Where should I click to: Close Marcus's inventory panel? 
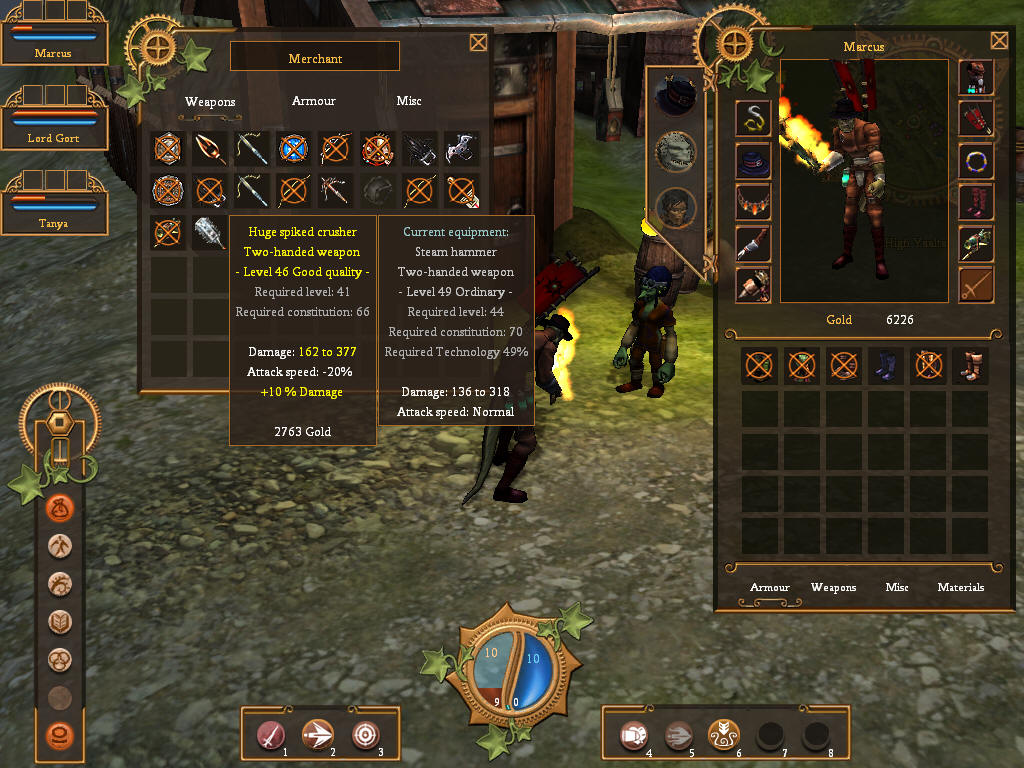point(999,40)
